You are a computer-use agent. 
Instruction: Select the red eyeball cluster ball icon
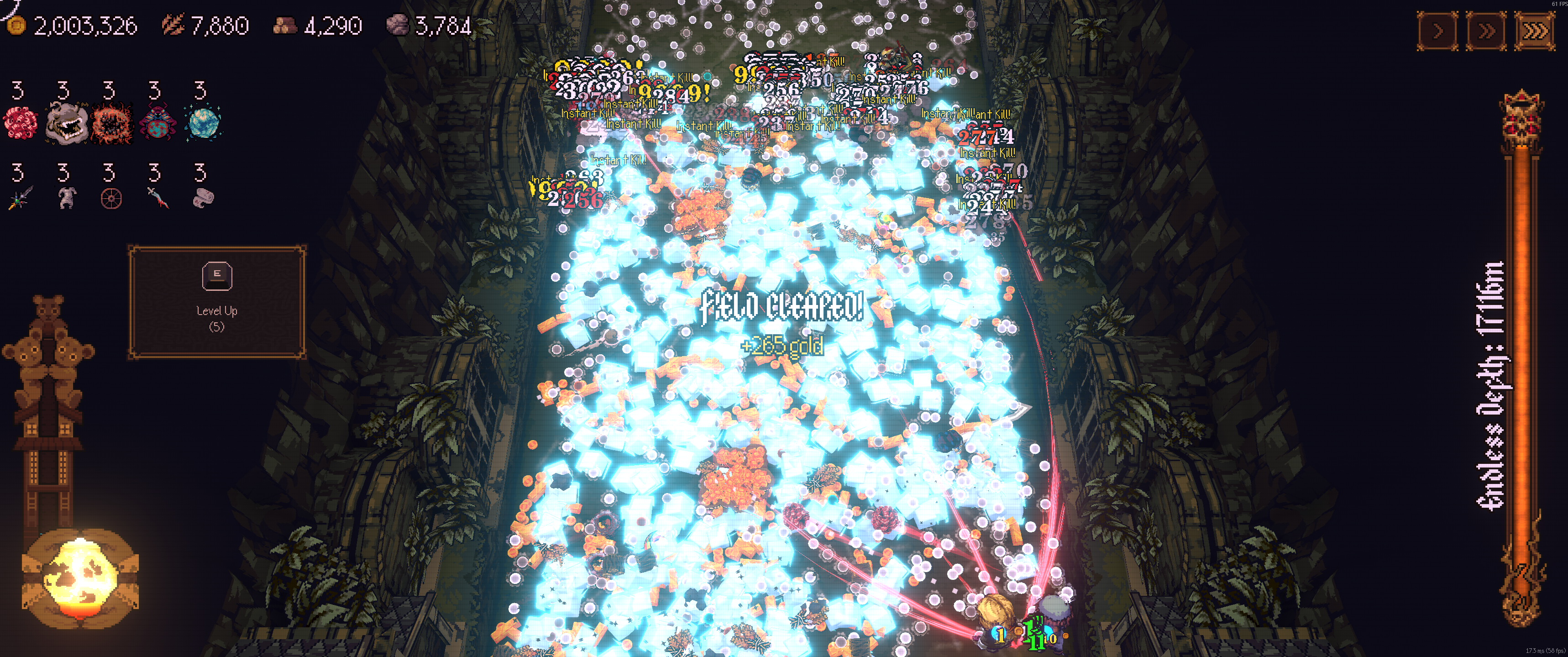20,122
